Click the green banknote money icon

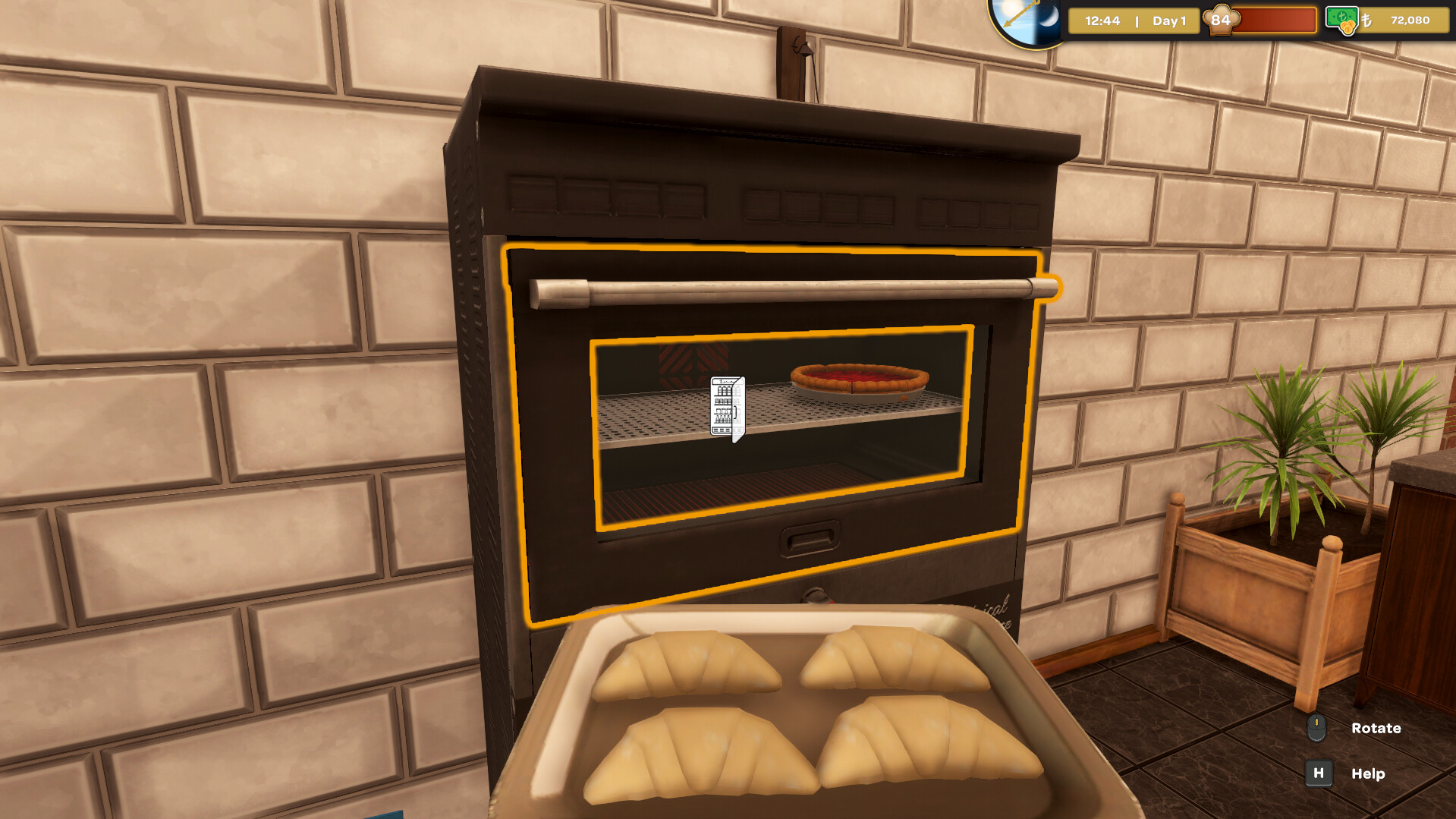[1341, 19]
